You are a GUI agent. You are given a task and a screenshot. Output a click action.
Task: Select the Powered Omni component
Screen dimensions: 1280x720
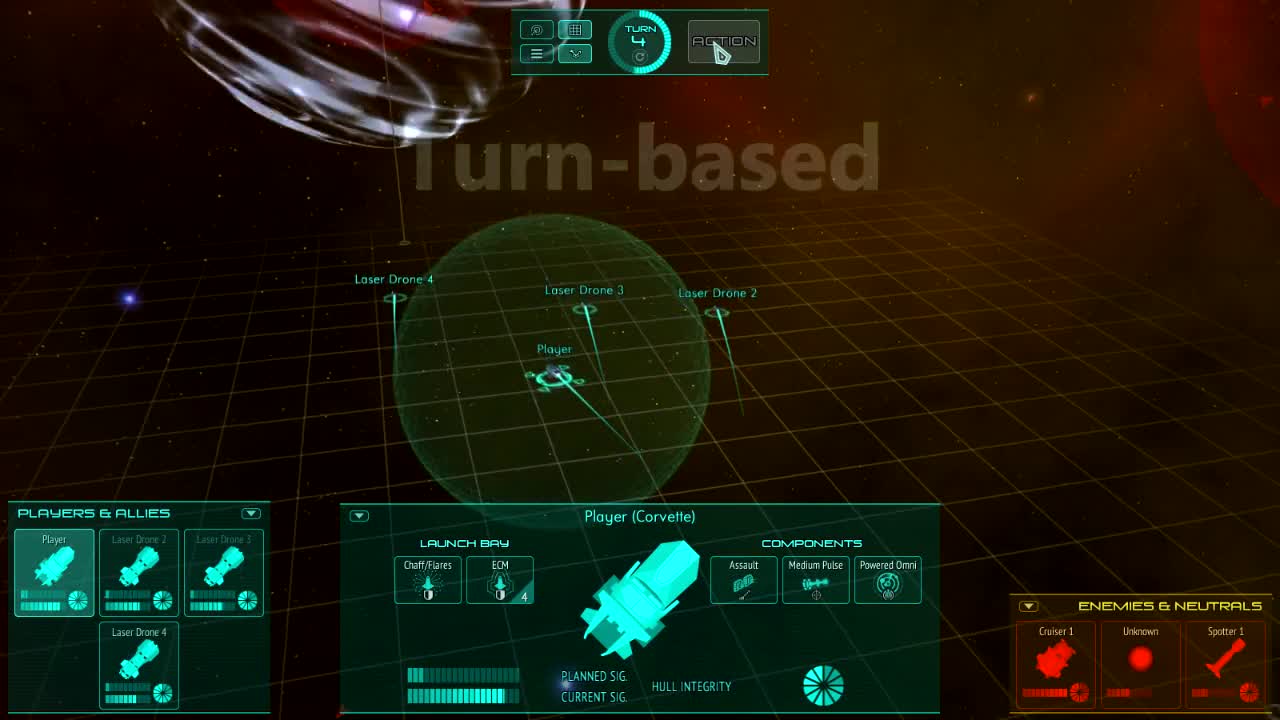(888, 580)
